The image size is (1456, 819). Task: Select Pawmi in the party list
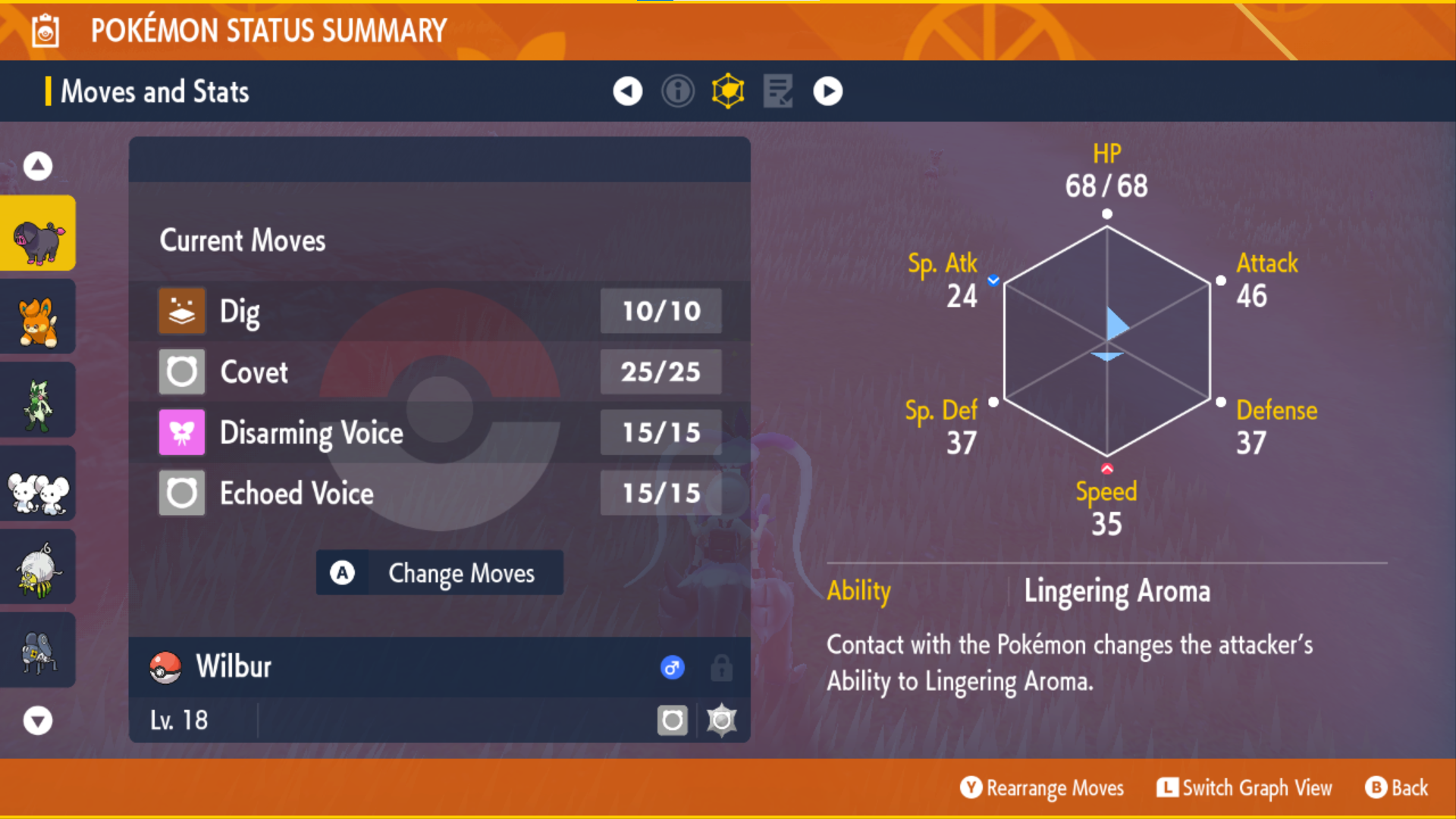point(38,317)
